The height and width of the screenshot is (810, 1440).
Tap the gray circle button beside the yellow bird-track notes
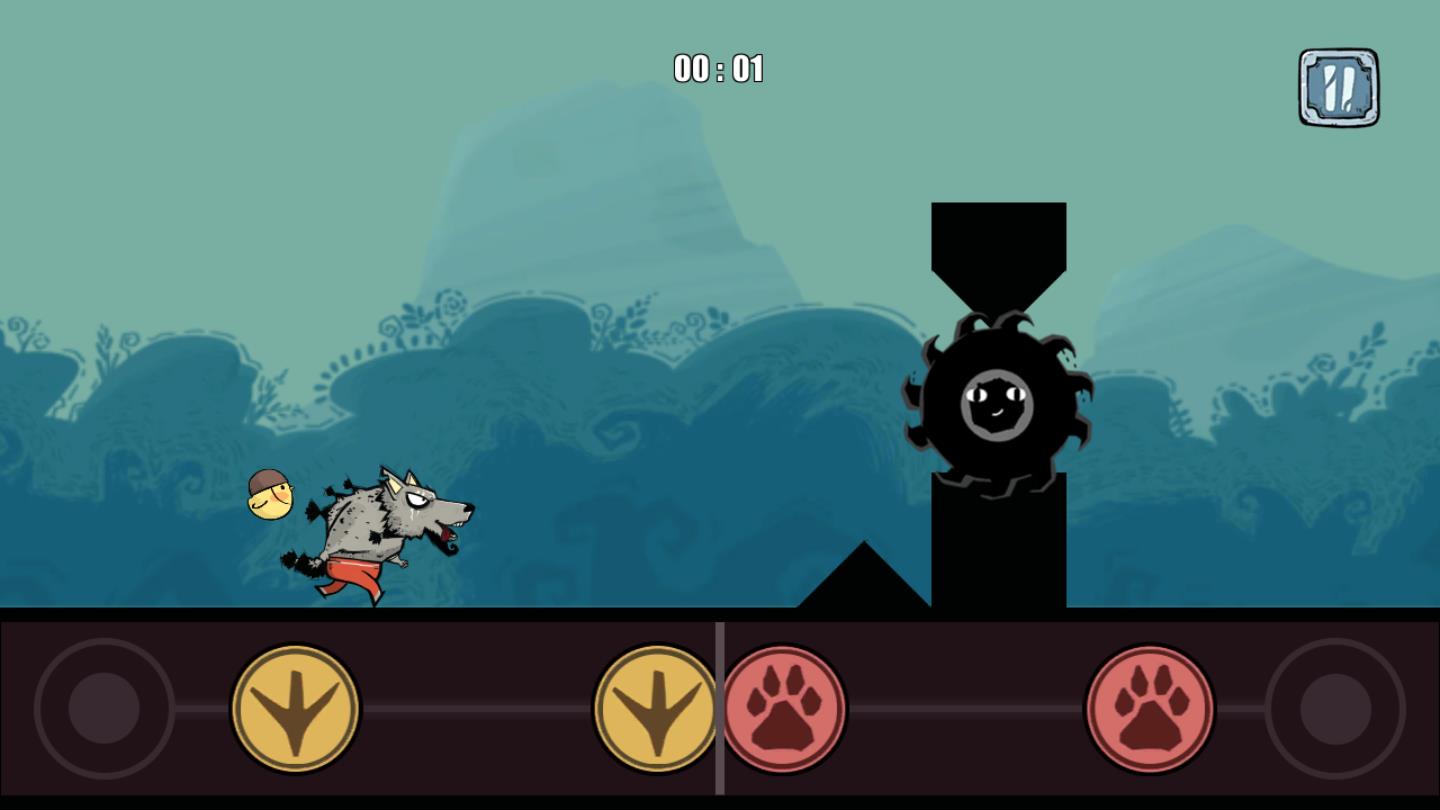tap(104, 708)
